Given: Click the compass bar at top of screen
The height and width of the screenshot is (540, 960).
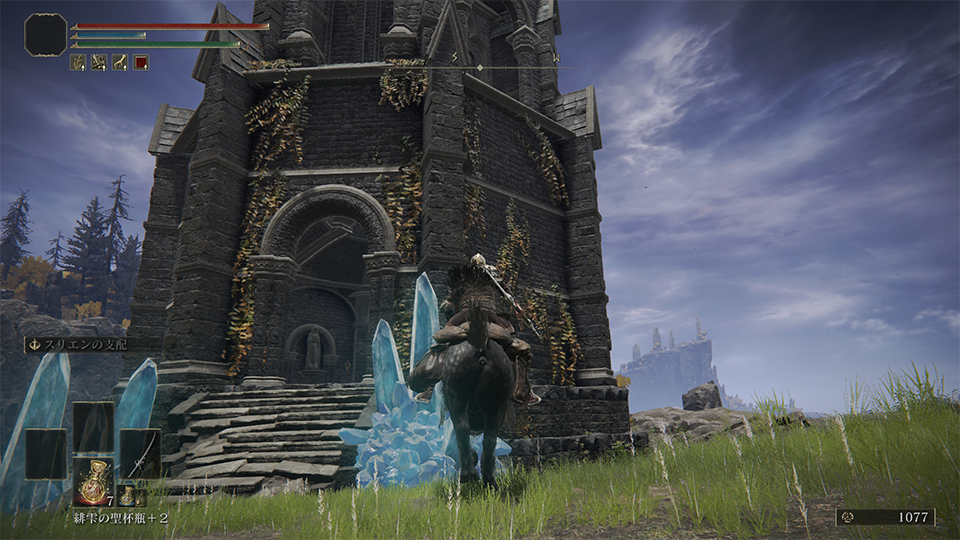Looking at the screenshot, I should (480, 67).
